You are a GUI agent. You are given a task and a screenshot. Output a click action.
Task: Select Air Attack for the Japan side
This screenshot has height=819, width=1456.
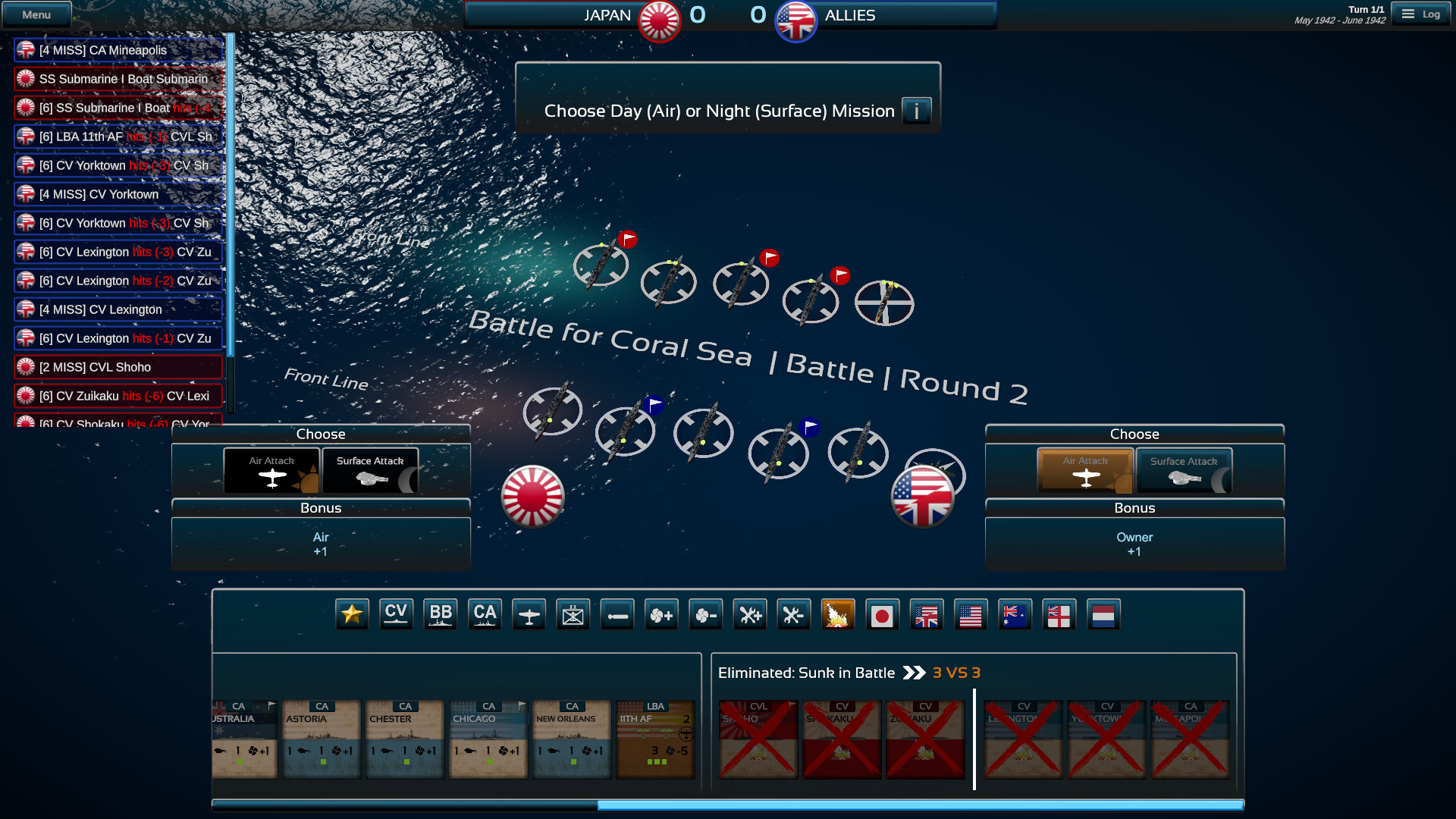click(271, 470)
